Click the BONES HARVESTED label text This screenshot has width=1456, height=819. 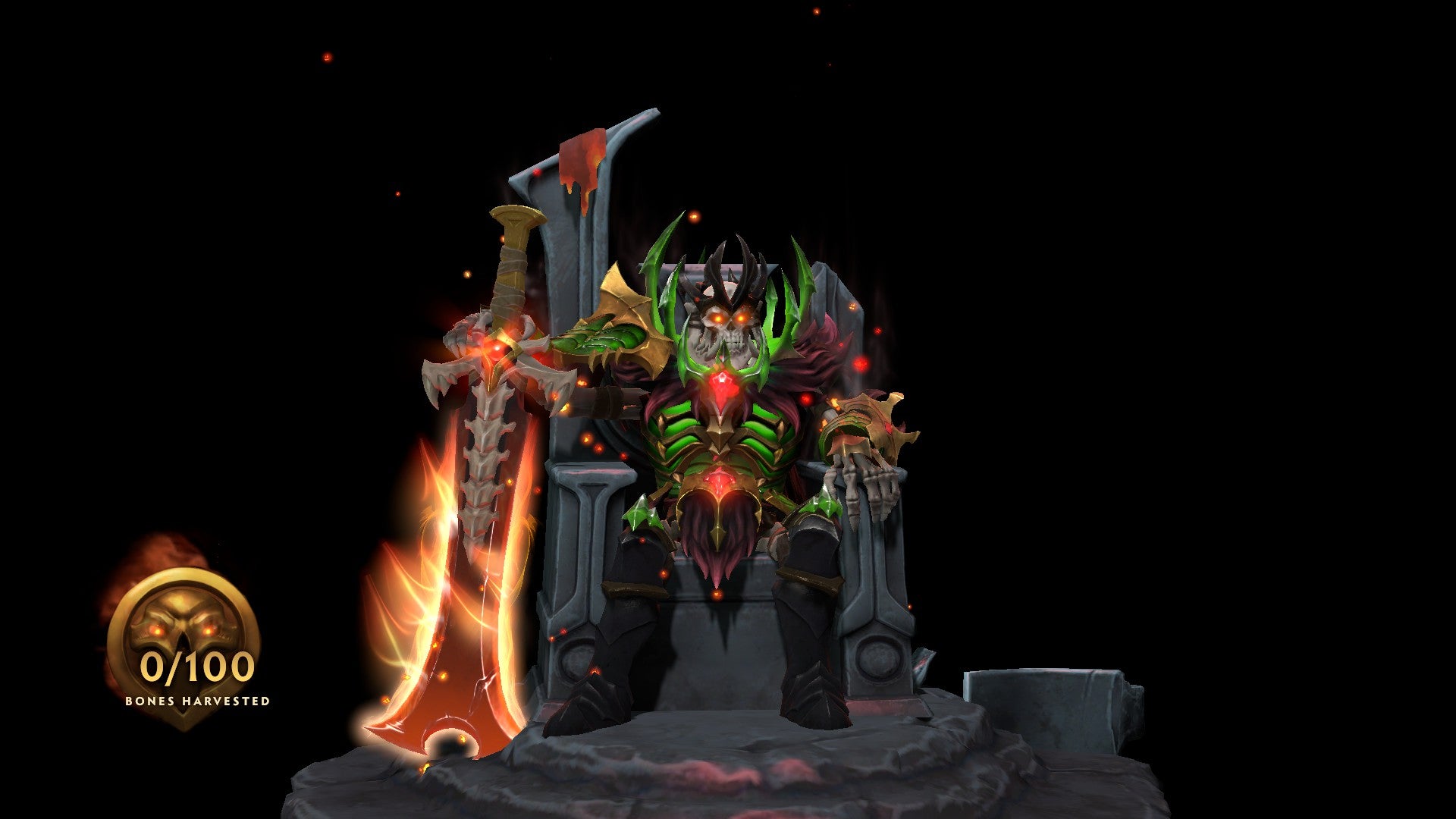click(x=196, y=701)
